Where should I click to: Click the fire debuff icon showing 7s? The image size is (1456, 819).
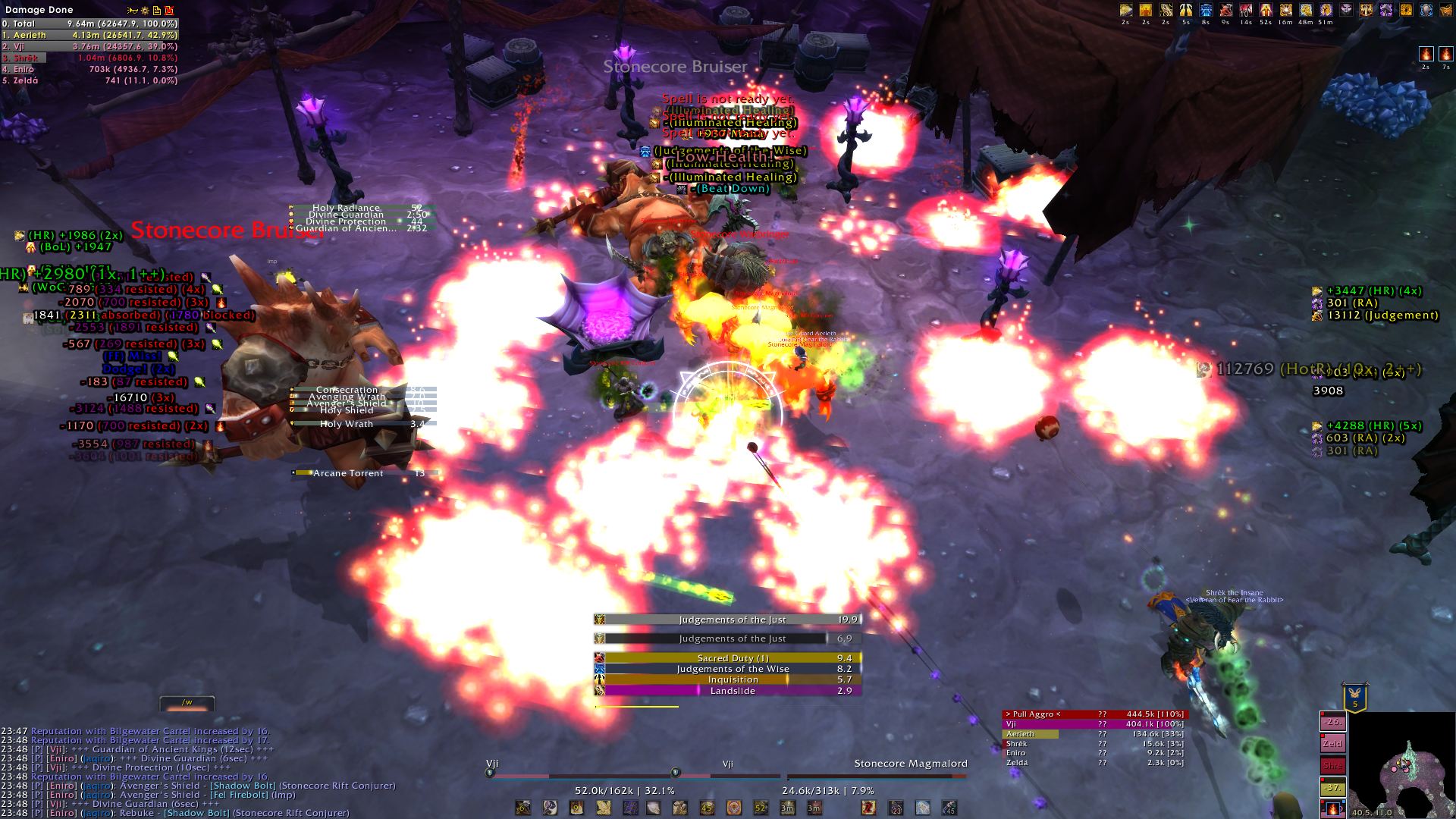click(x=1445, y=55)
